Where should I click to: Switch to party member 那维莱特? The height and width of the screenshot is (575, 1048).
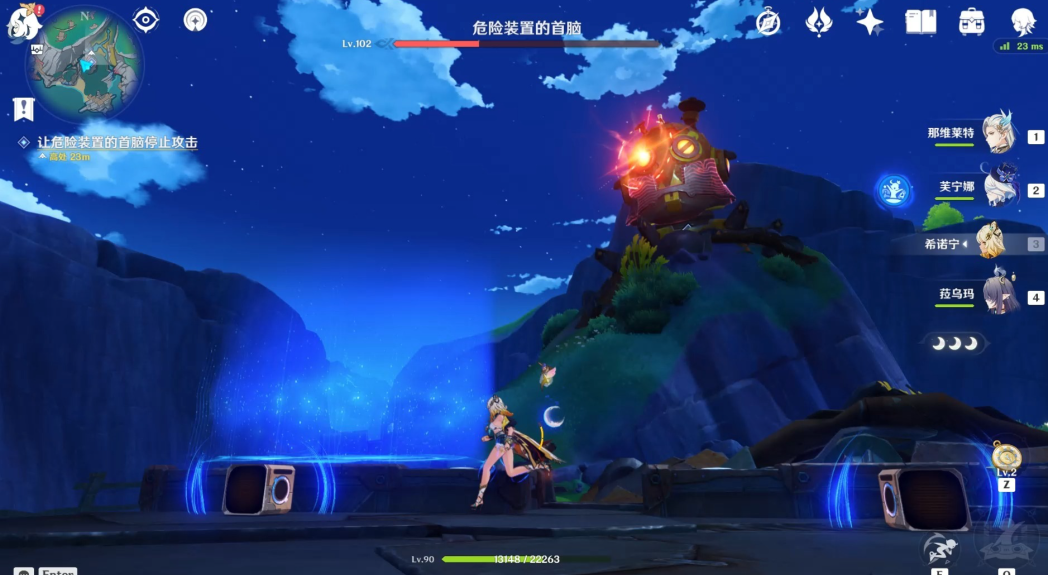point(998,133)
